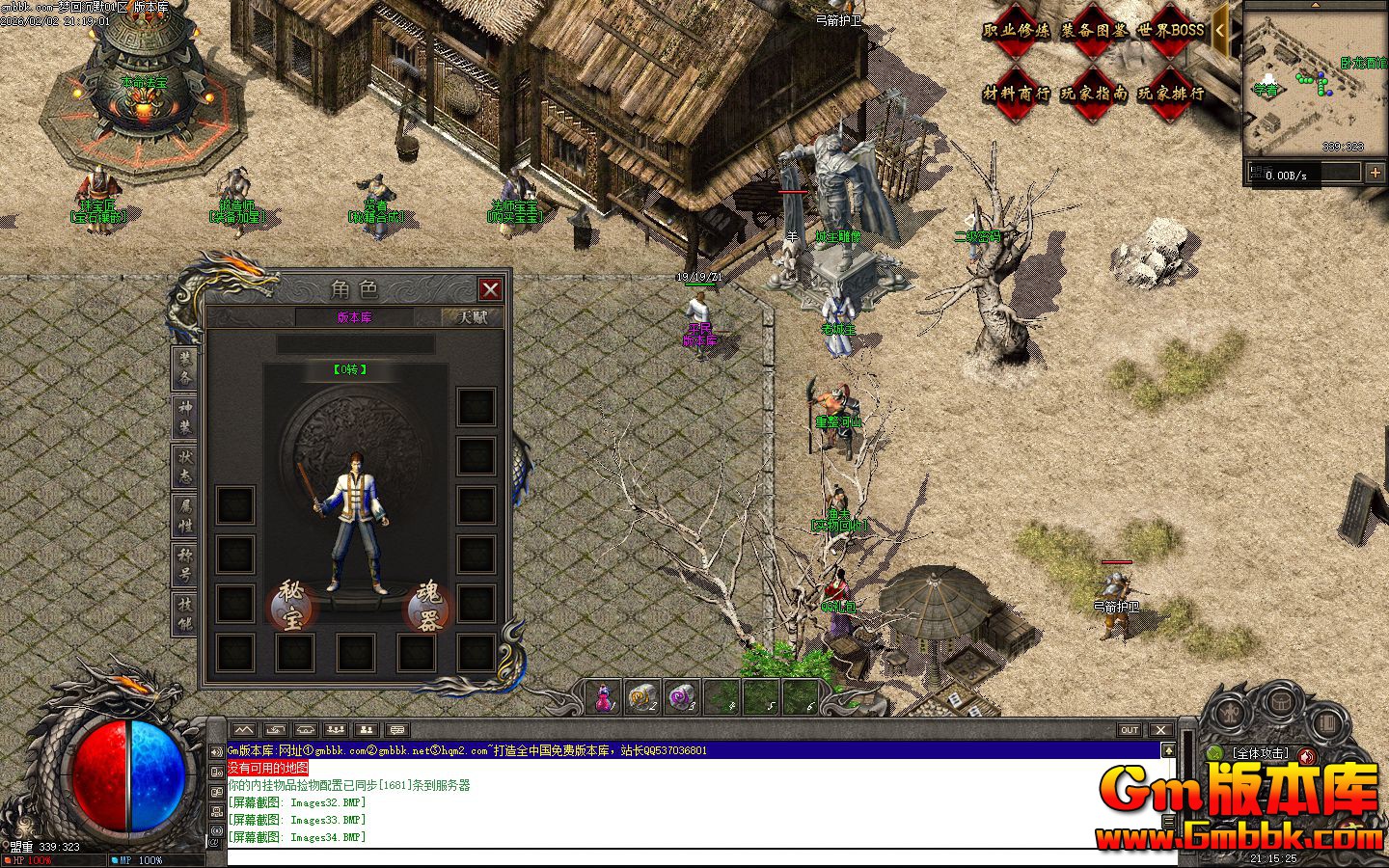
Task: Switch to the 属性 attributes tab
Action: 184,517
